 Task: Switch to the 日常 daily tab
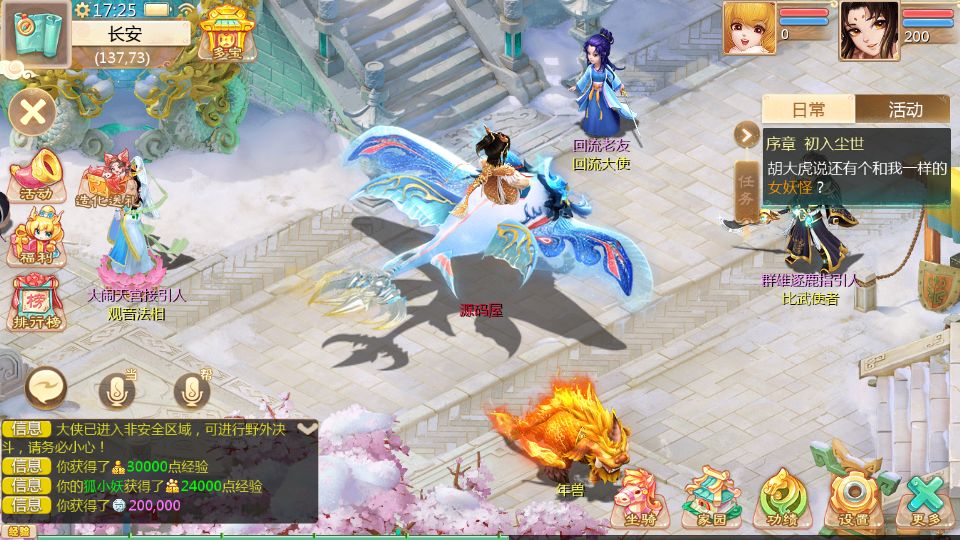(809, 110)
